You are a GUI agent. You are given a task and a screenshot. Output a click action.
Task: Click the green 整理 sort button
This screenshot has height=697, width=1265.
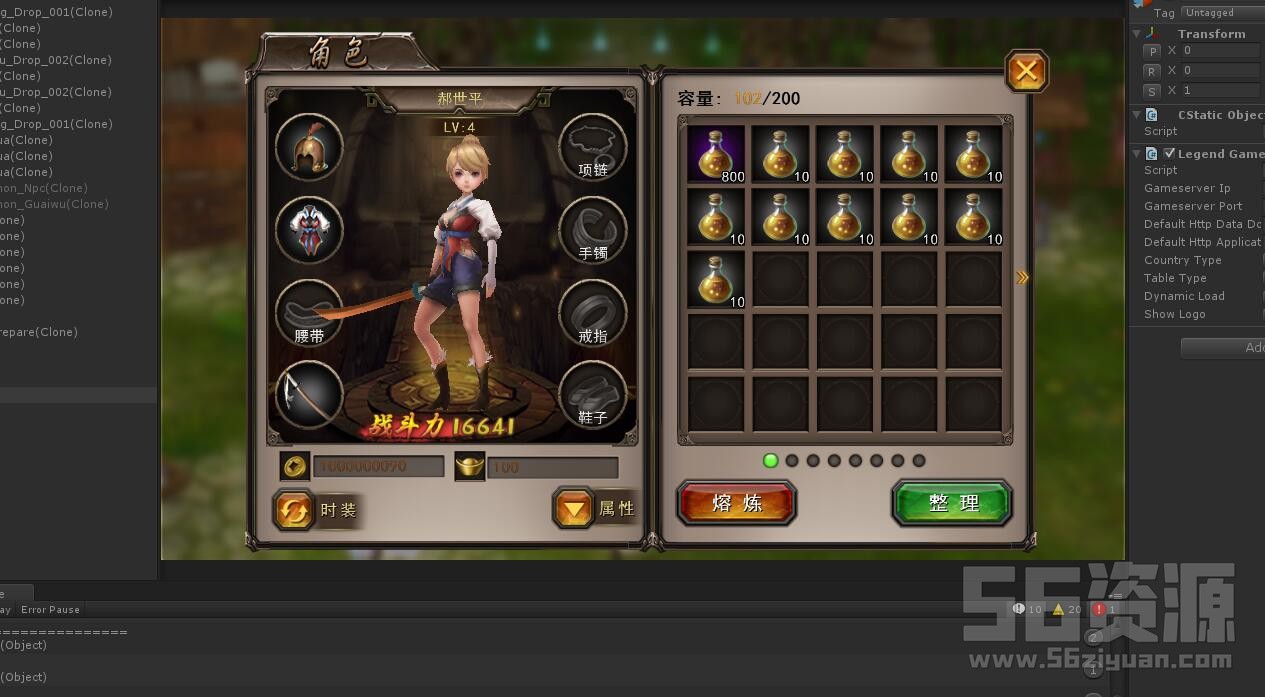click(x=952, y=503)
